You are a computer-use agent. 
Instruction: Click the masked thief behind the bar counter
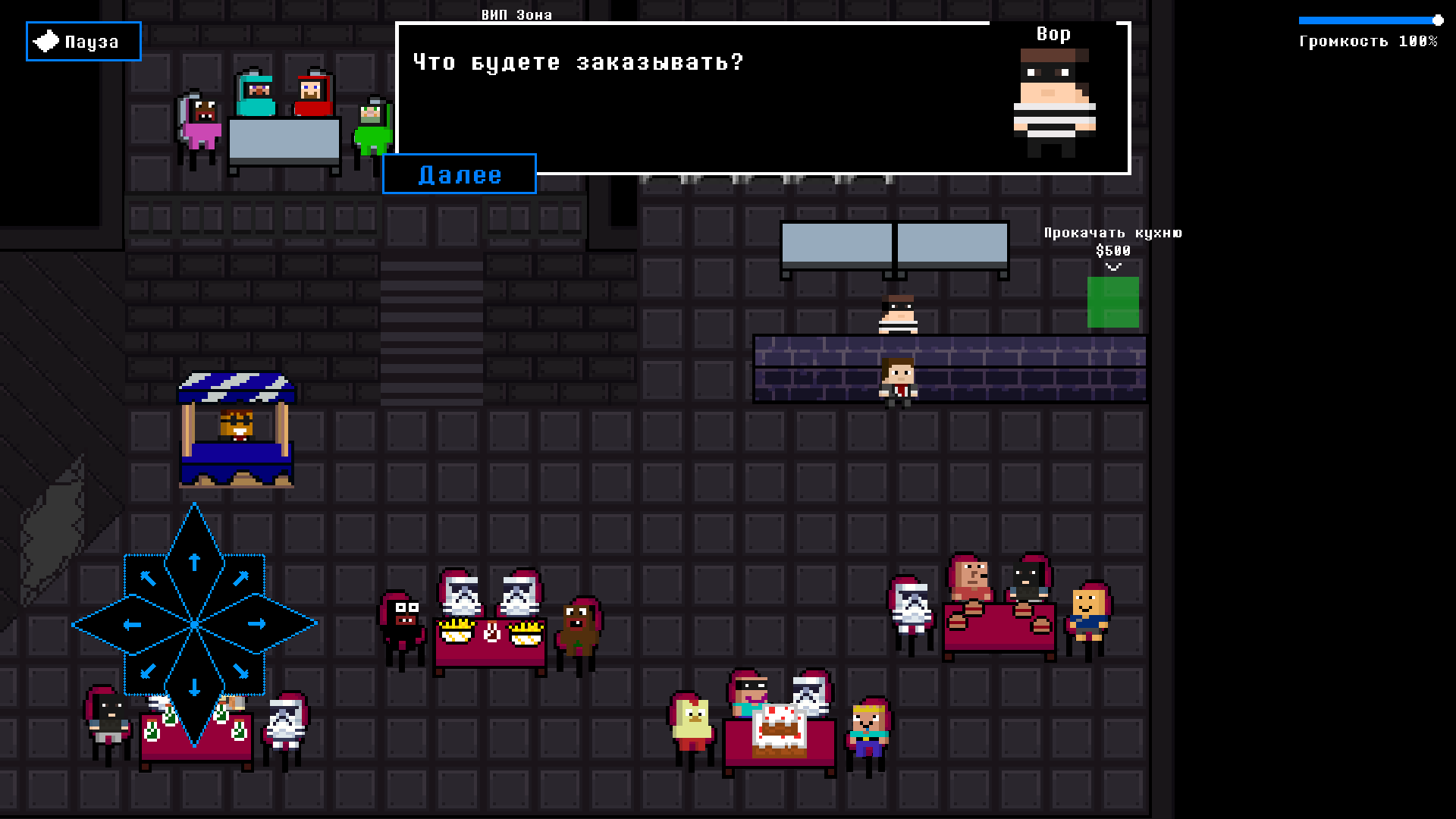click(899, 315)
